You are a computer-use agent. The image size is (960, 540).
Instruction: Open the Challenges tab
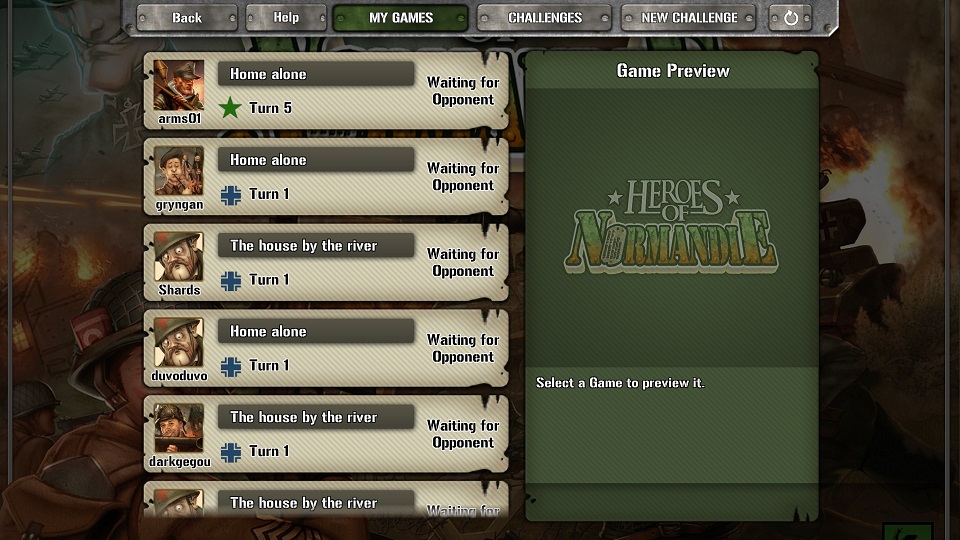[x=544, y=18]
